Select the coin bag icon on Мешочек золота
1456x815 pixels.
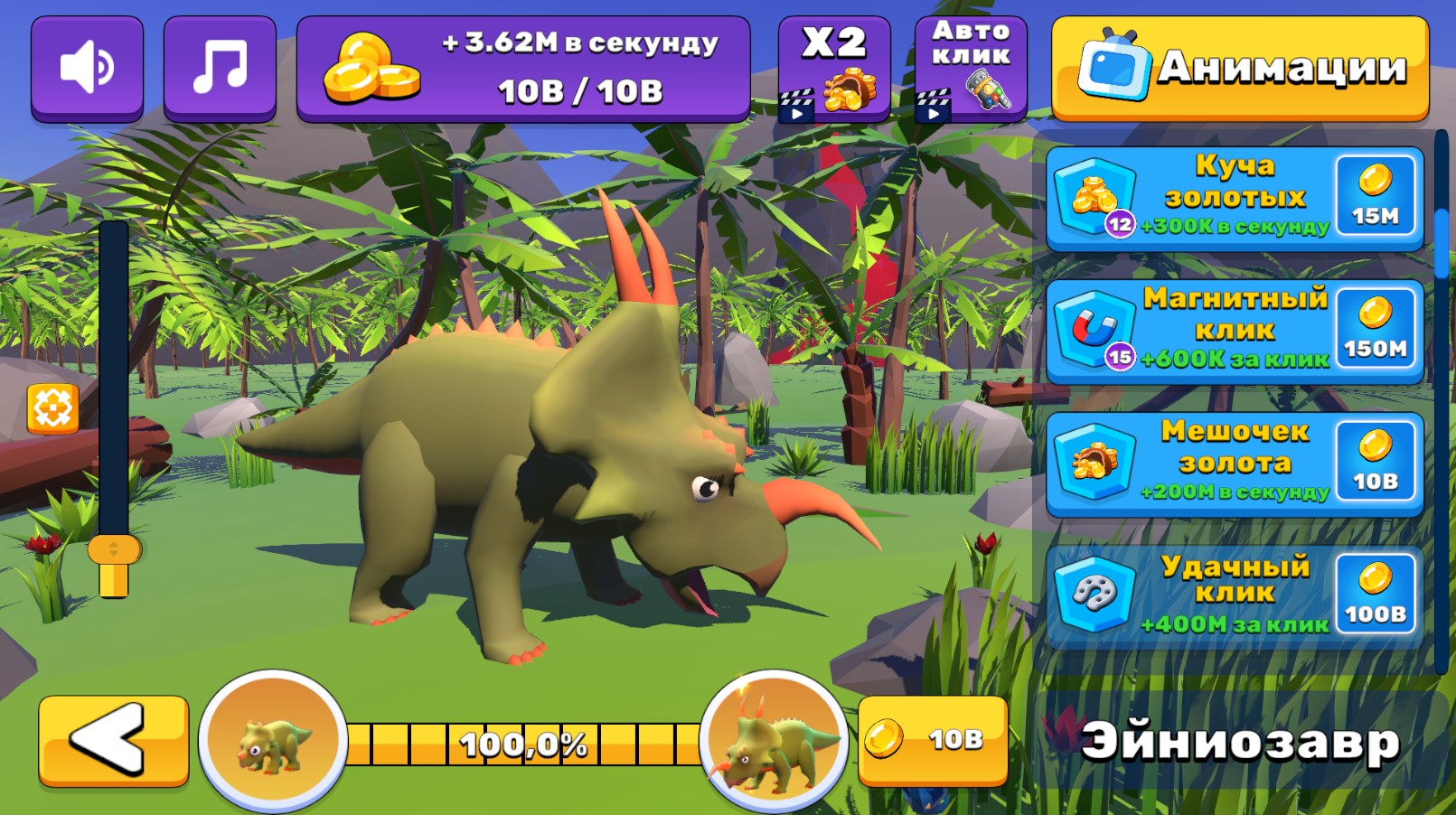1094,459
